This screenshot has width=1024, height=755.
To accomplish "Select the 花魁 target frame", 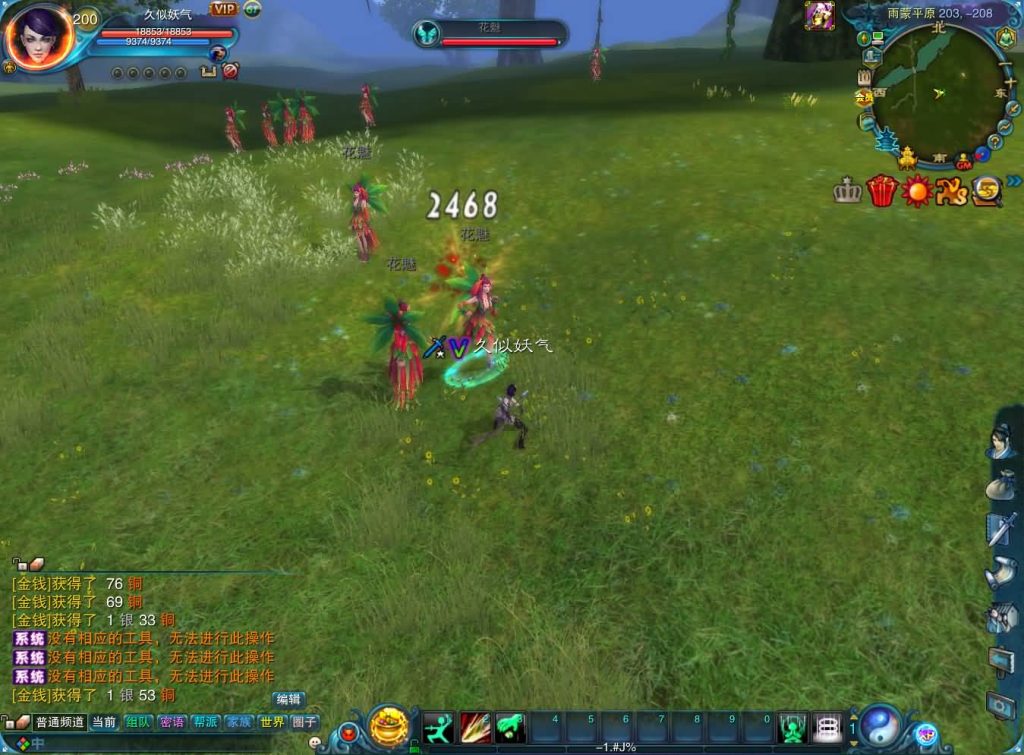I will [x=490, y=34].
